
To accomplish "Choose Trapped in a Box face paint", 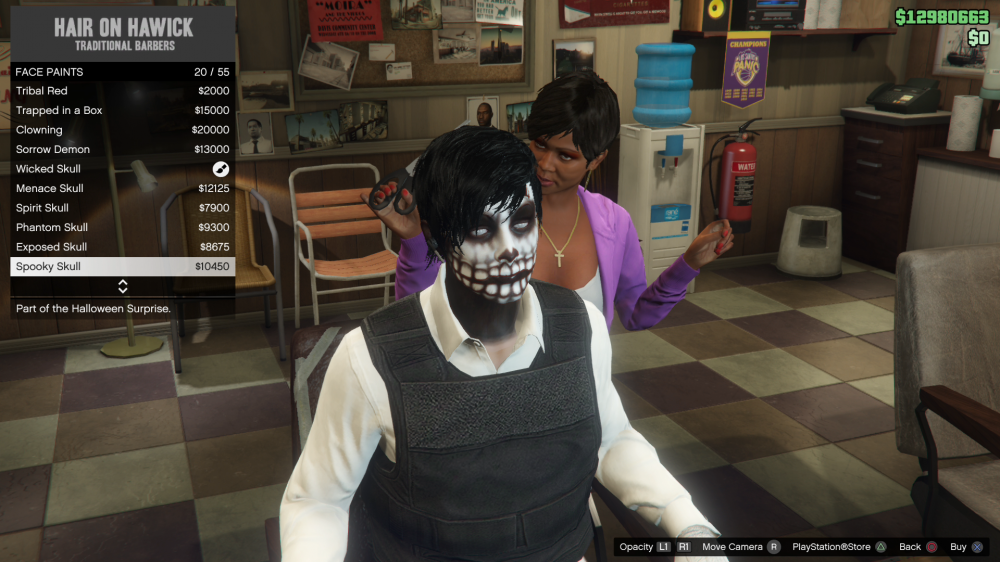I will coord(122,110).
